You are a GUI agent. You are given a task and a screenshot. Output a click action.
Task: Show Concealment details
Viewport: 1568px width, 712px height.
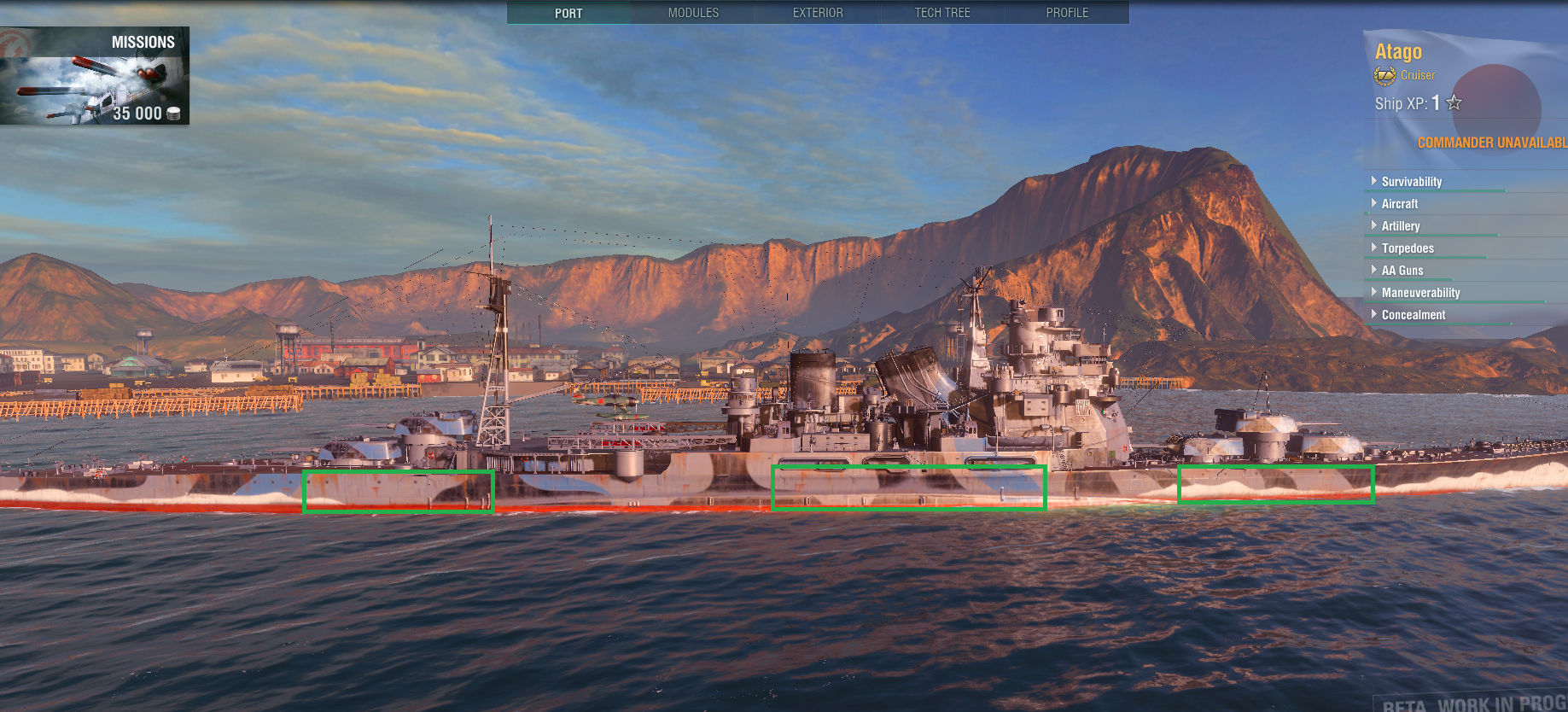[x=1414, y=315]
